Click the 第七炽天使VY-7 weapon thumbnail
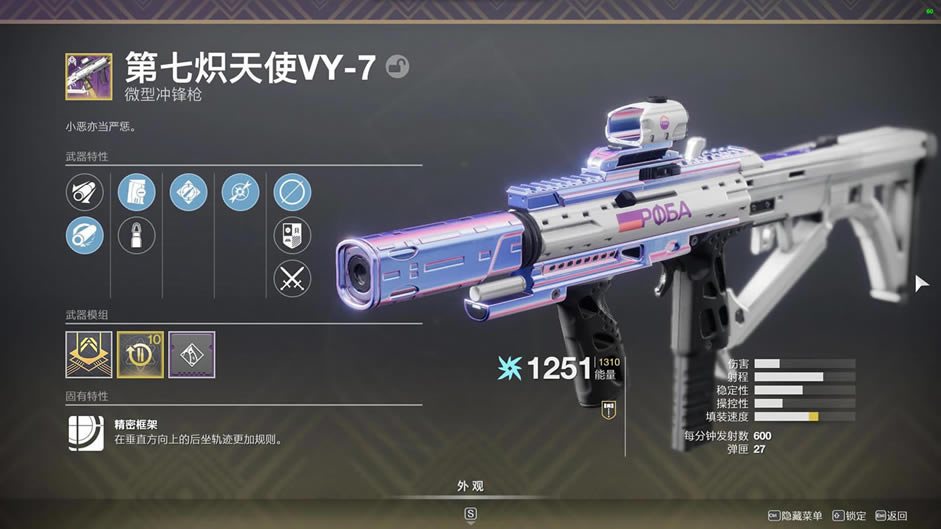This screenshot has height=529, width=941. tap(88, 76)
